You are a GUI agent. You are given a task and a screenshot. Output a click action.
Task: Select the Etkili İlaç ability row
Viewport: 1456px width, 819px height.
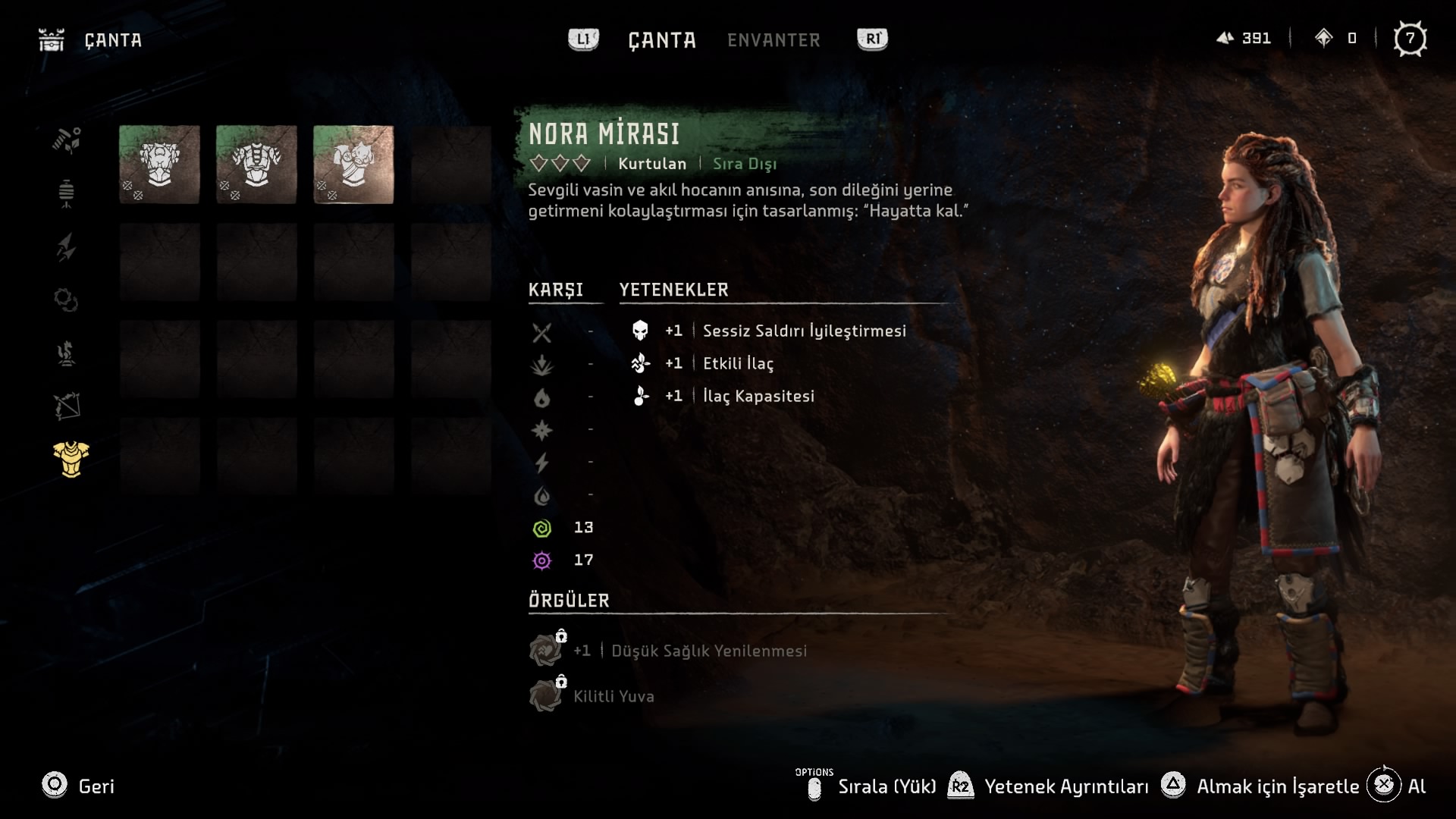pos(738,363)
